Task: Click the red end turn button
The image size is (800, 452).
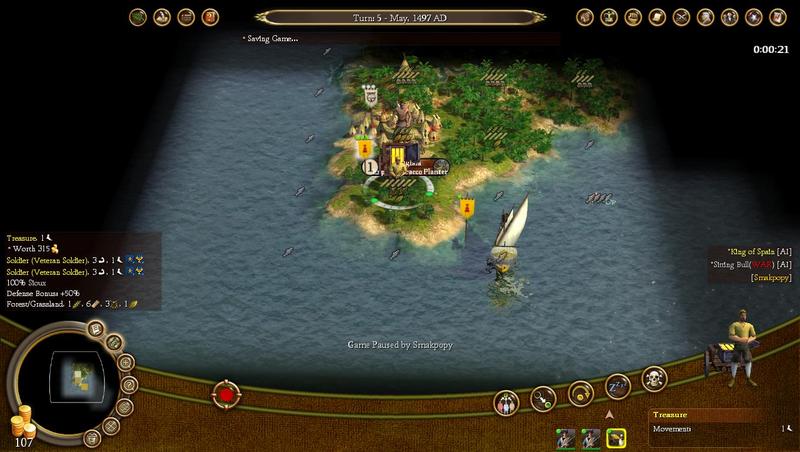Action: coord(227,394)
